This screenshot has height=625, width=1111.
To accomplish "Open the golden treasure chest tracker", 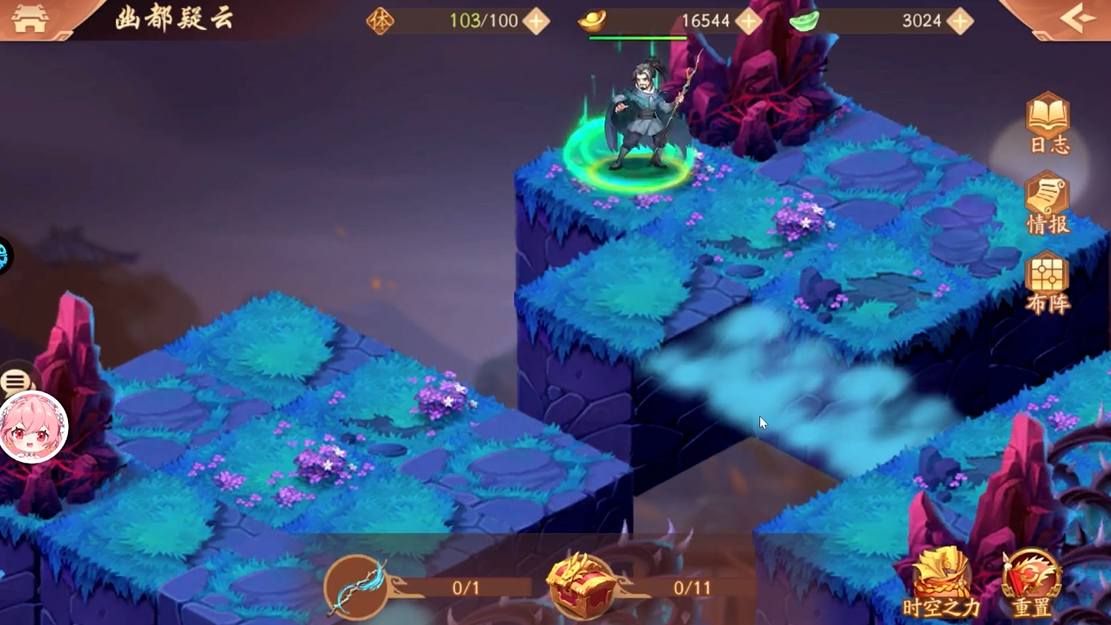I will coord(580,586).
